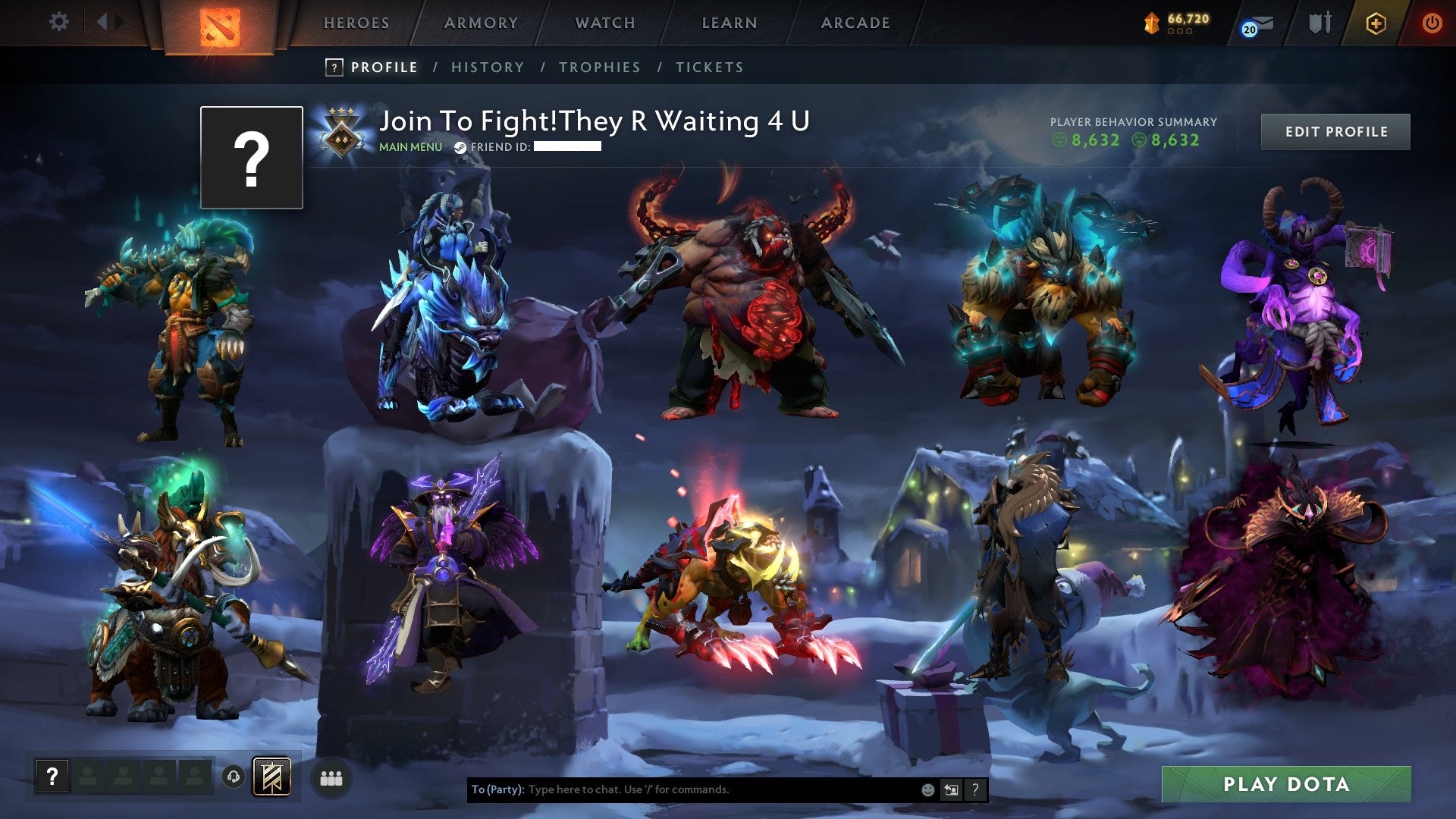This screenshot has width=1456, height=819.
Task: Change chat channel using the arrow beside chat
Action: click(950, 789)
